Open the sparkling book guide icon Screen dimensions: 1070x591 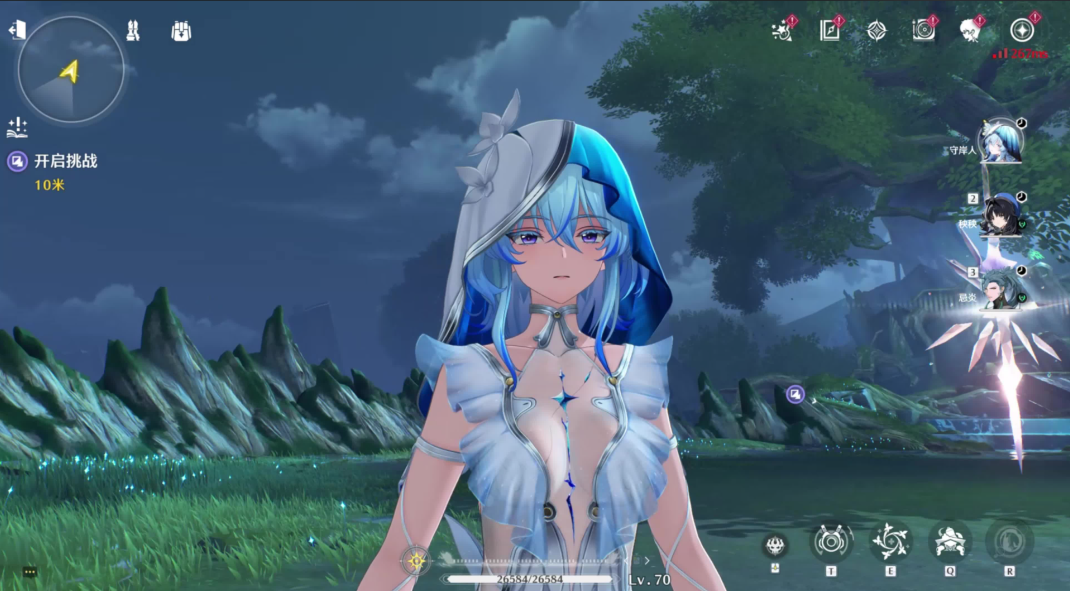point(17,127)
